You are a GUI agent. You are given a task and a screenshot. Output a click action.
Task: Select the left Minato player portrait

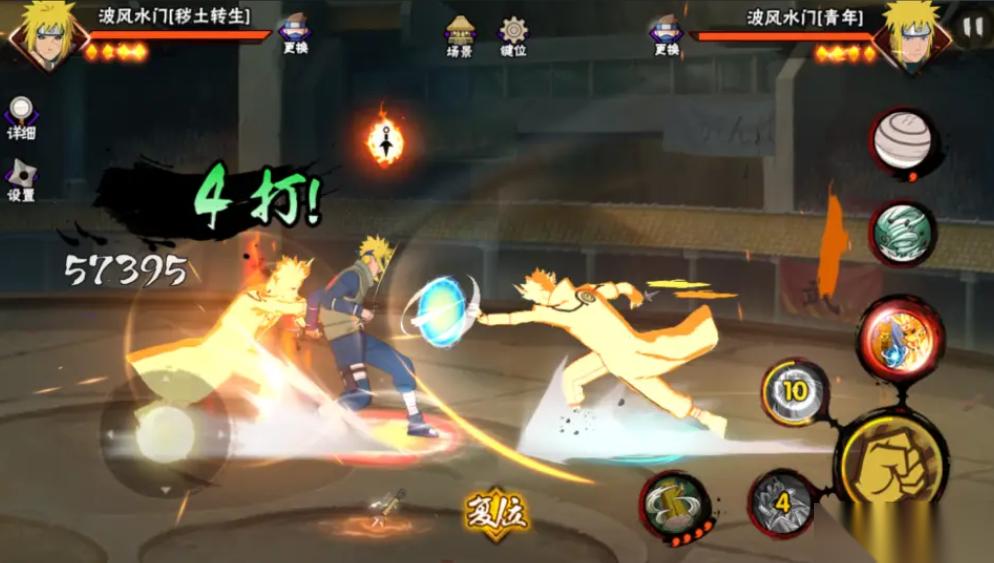pyautogui.click(x=44, y=35)
